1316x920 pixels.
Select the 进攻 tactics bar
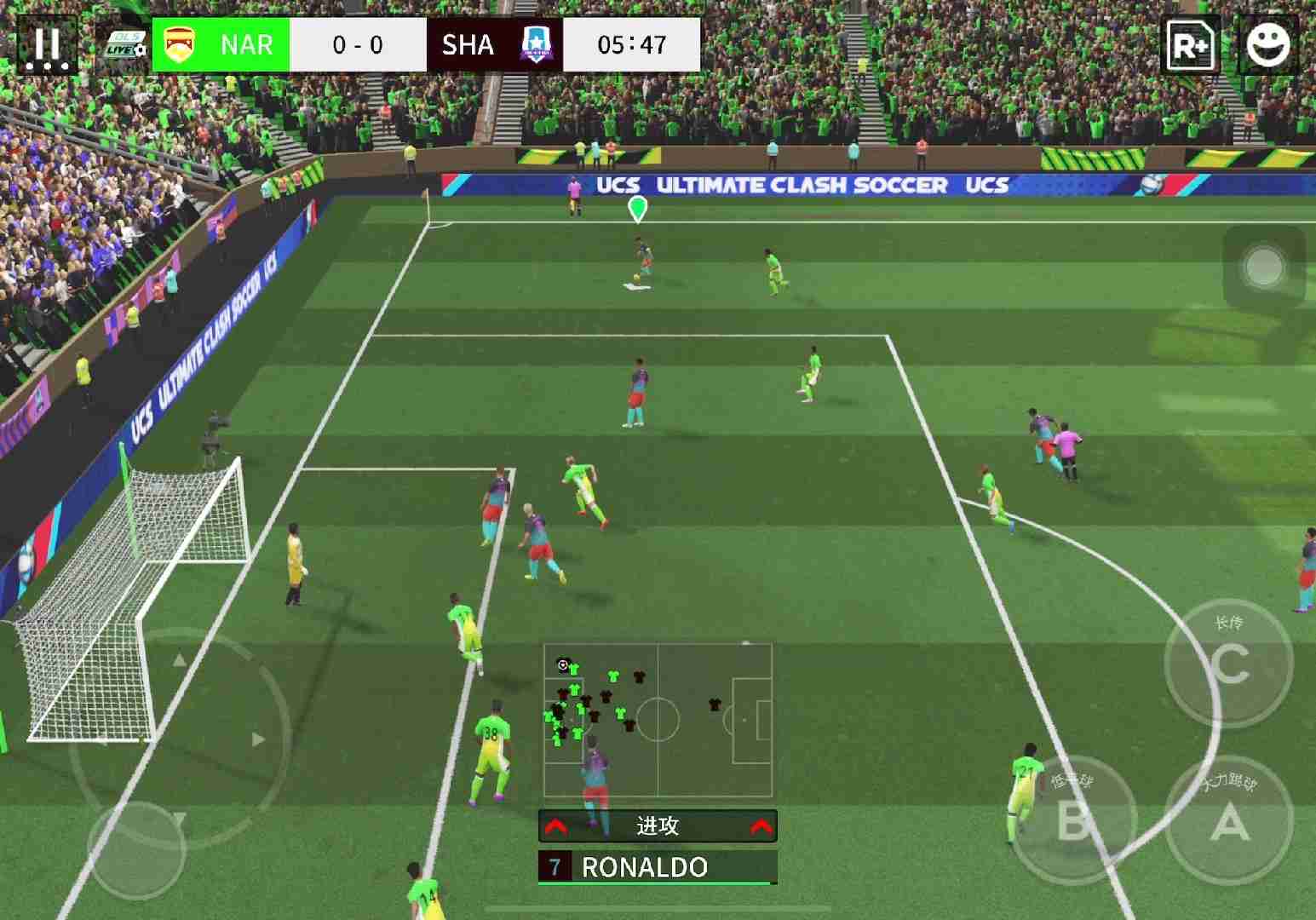tap(658, 825)
